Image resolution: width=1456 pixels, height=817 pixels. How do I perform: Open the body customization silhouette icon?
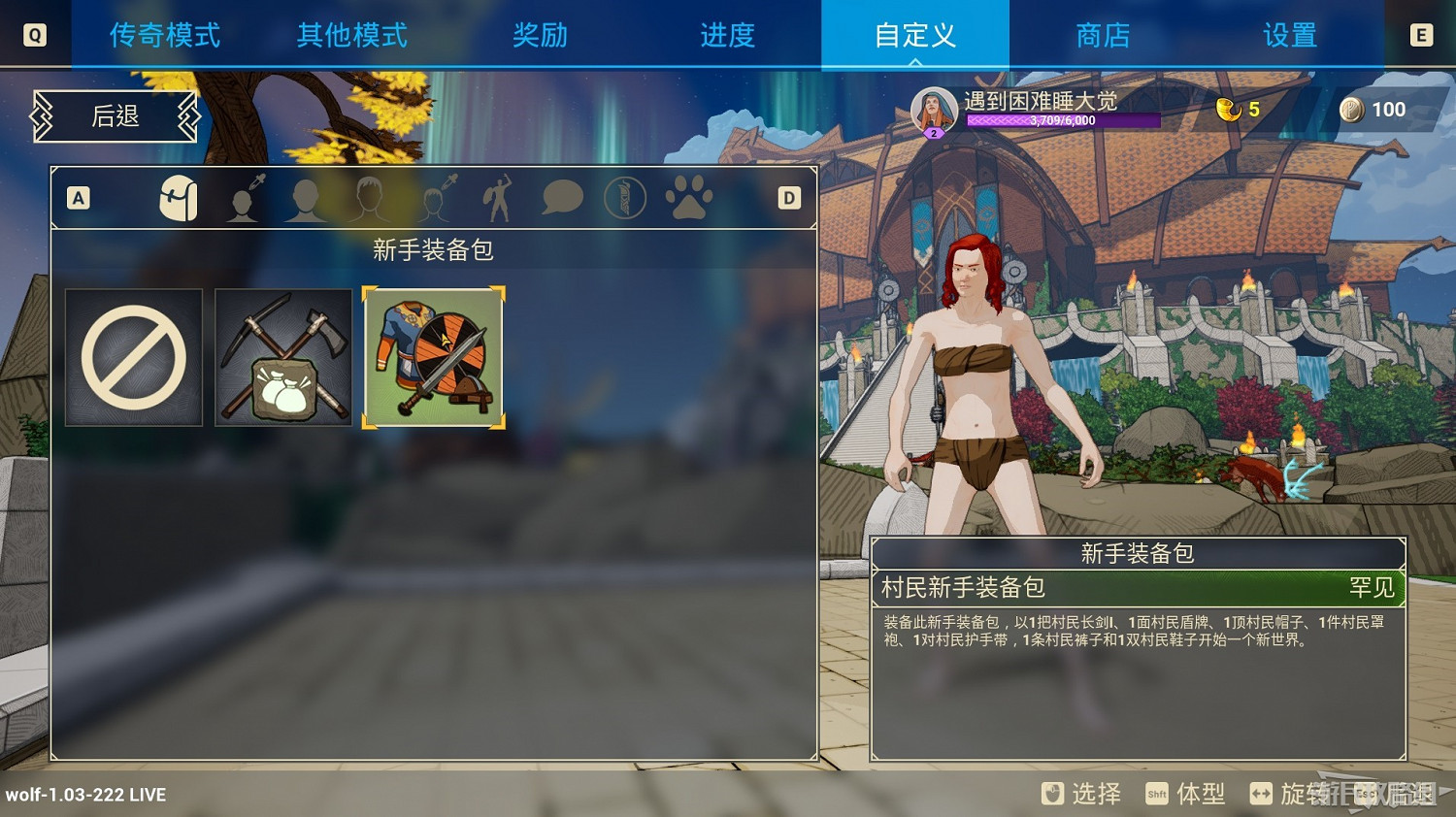[305, 197]
